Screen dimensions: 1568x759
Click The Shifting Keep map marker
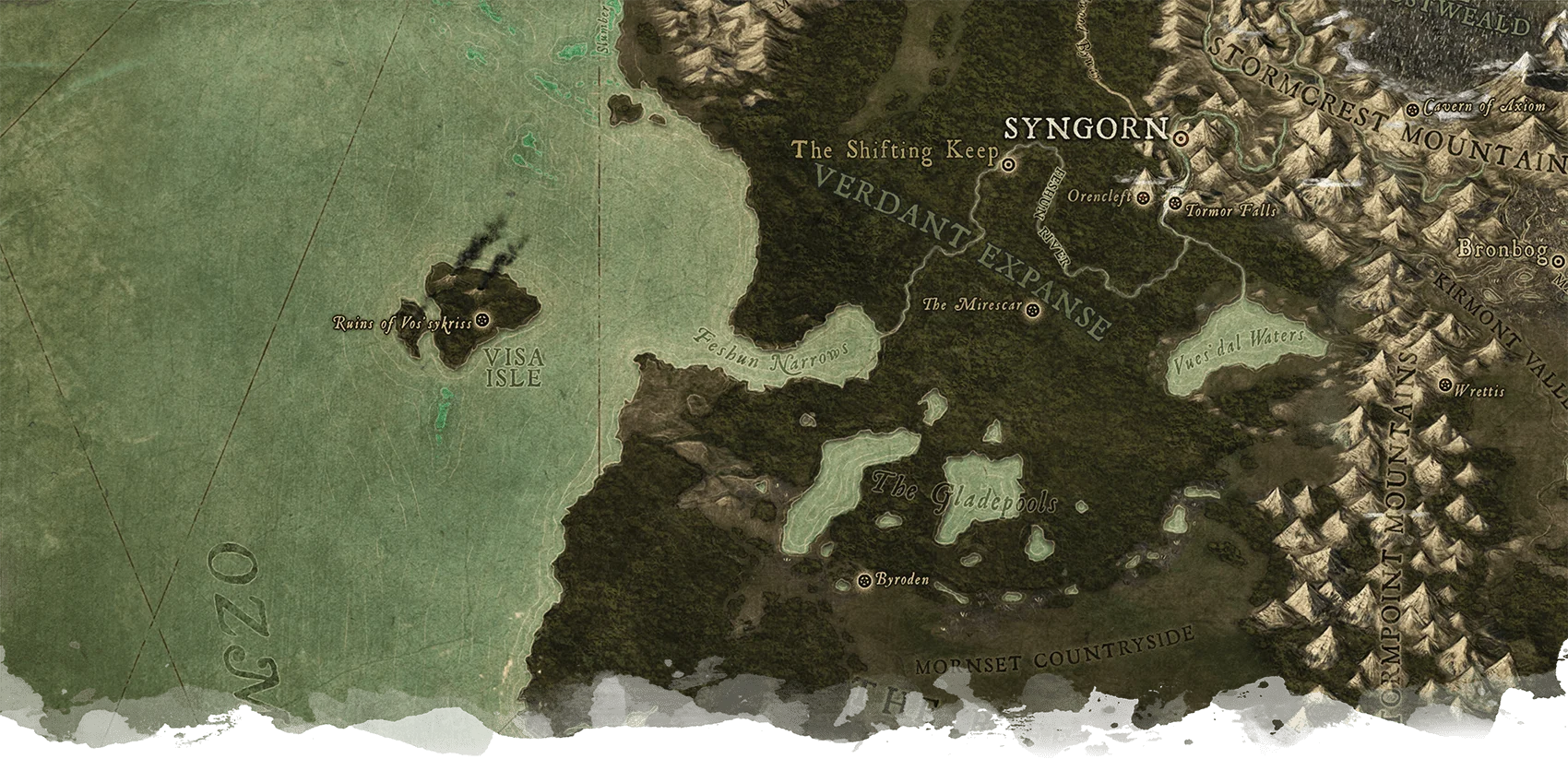1008,165
